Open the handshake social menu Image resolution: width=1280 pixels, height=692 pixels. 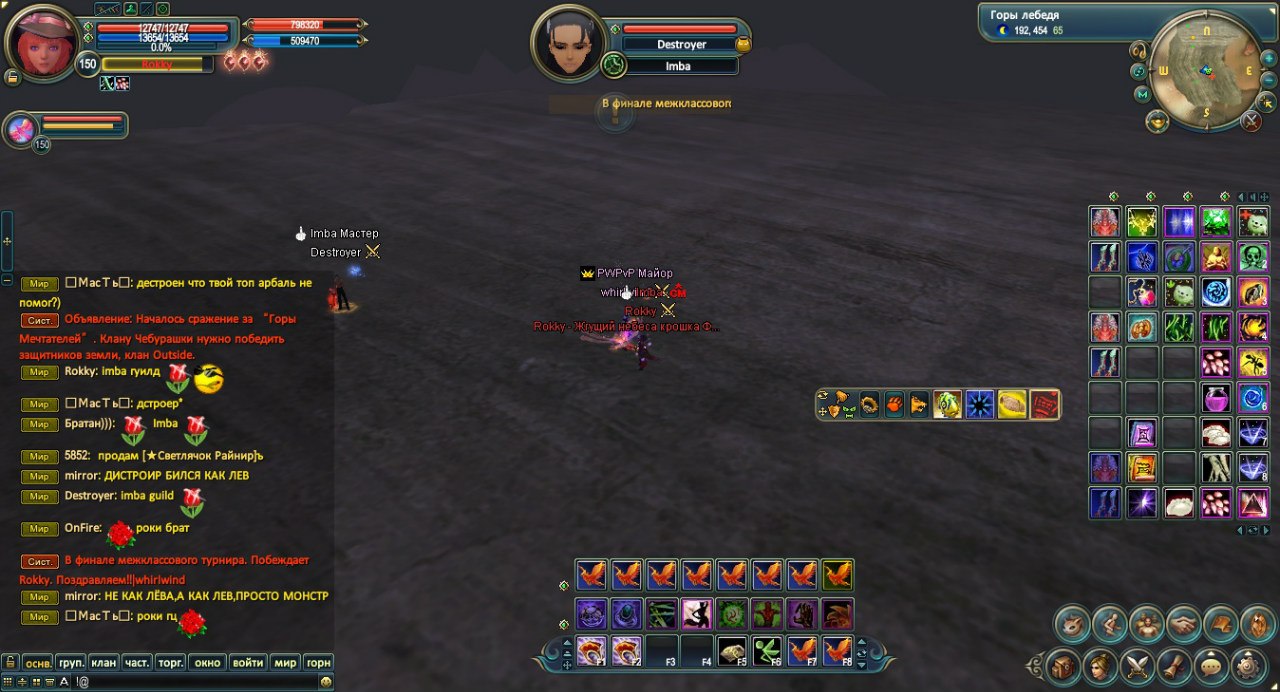pos(1184,624)
